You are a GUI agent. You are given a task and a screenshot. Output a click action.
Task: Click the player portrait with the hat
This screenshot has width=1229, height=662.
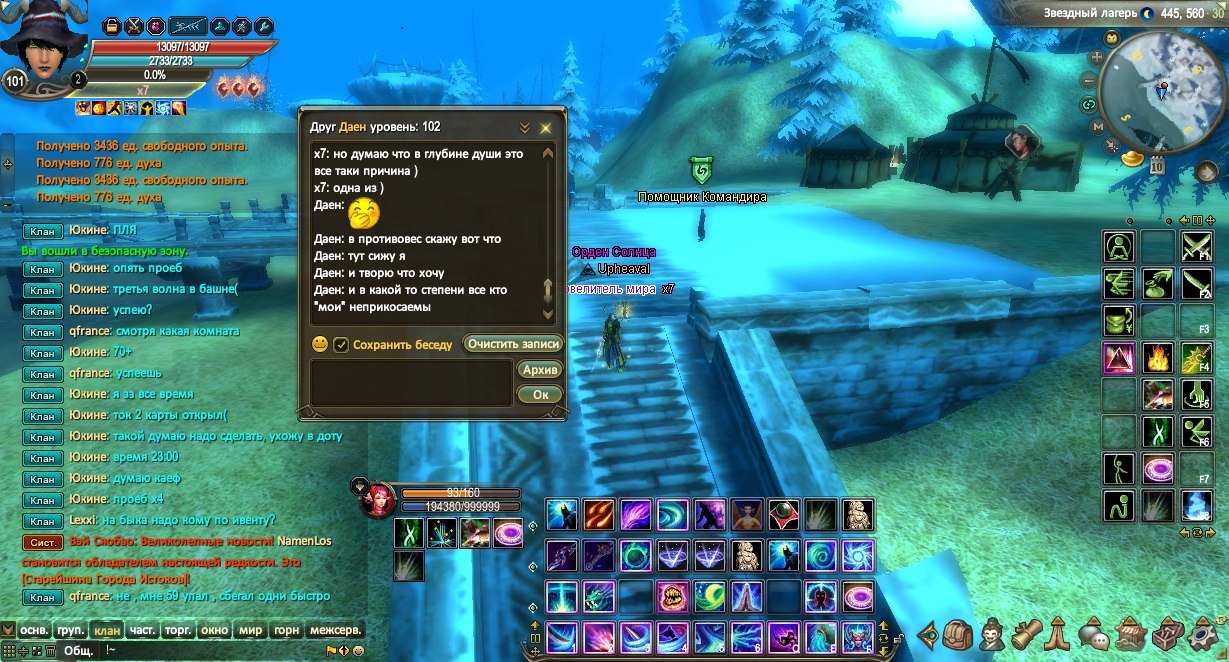point(40,45)
